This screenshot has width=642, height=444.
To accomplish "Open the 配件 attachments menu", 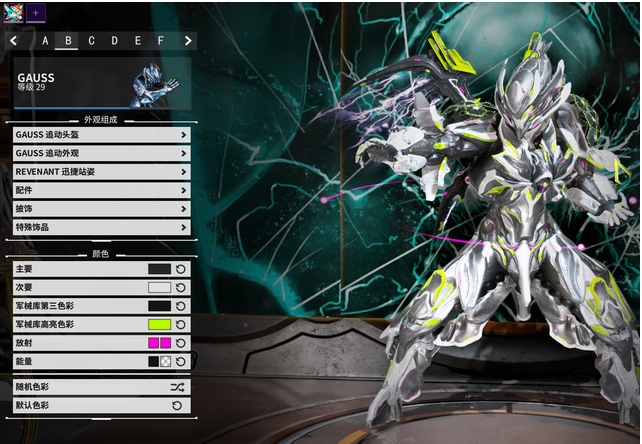I will coord(101,190).
